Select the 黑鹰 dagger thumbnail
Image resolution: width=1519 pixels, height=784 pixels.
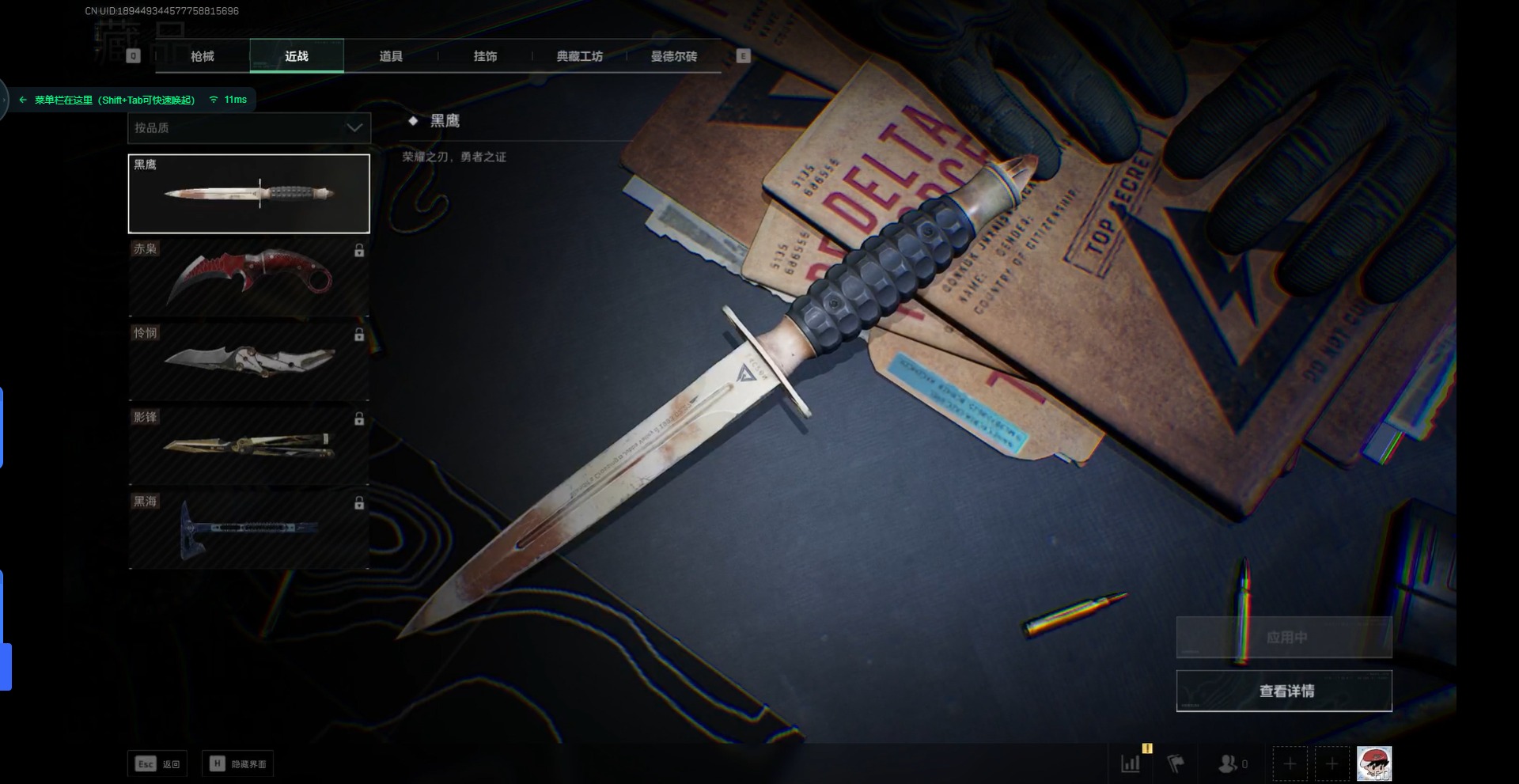click(248, 194)
